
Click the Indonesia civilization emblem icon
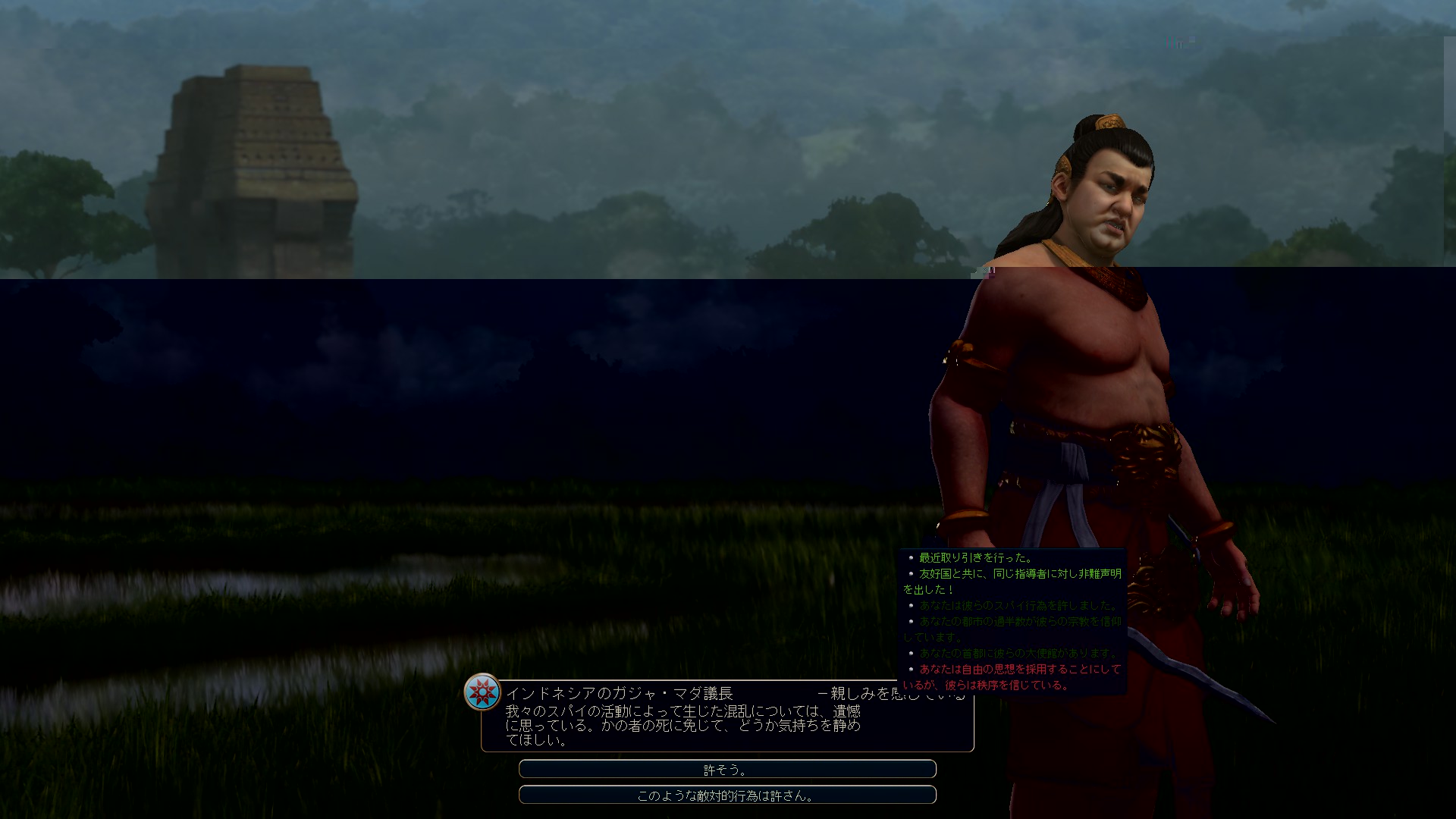click(482, 692)
